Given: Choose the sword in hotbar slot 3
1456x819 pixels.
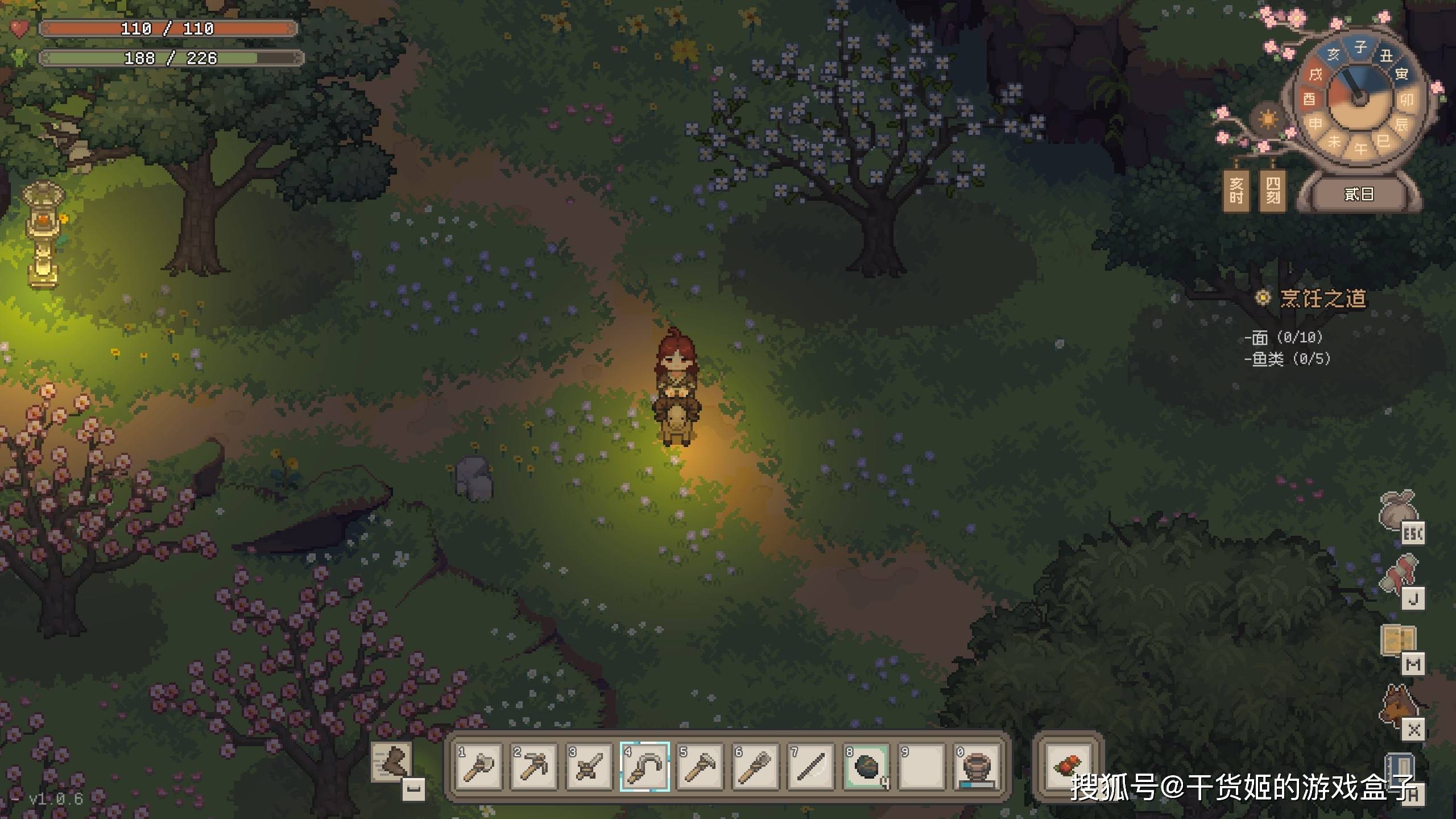Looking at the screenshot, I should click(x=589, y=766).
